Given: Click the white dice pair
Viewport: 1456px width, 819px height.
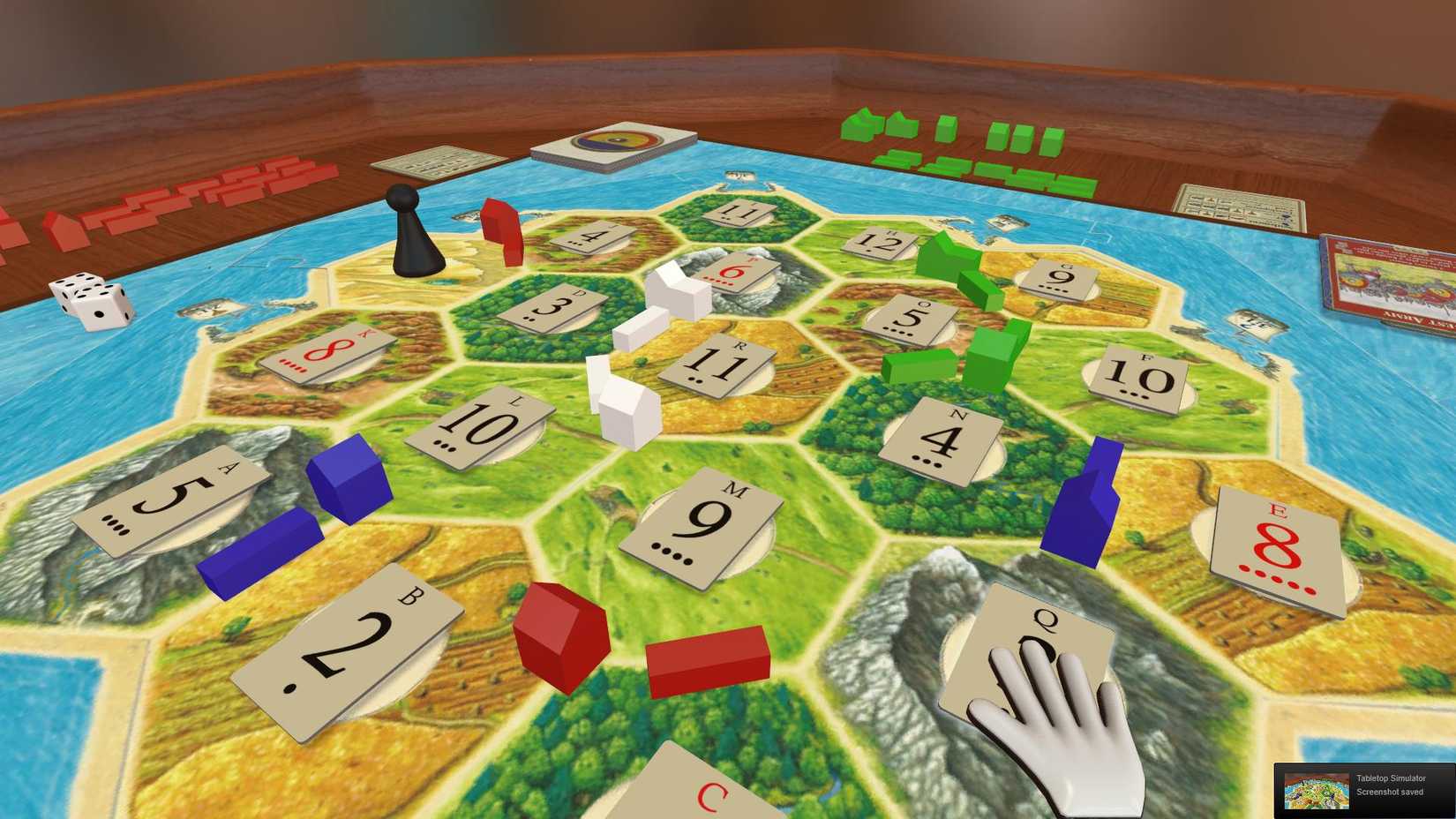Looking at the screenshot, I should click(x=90, y=300).
